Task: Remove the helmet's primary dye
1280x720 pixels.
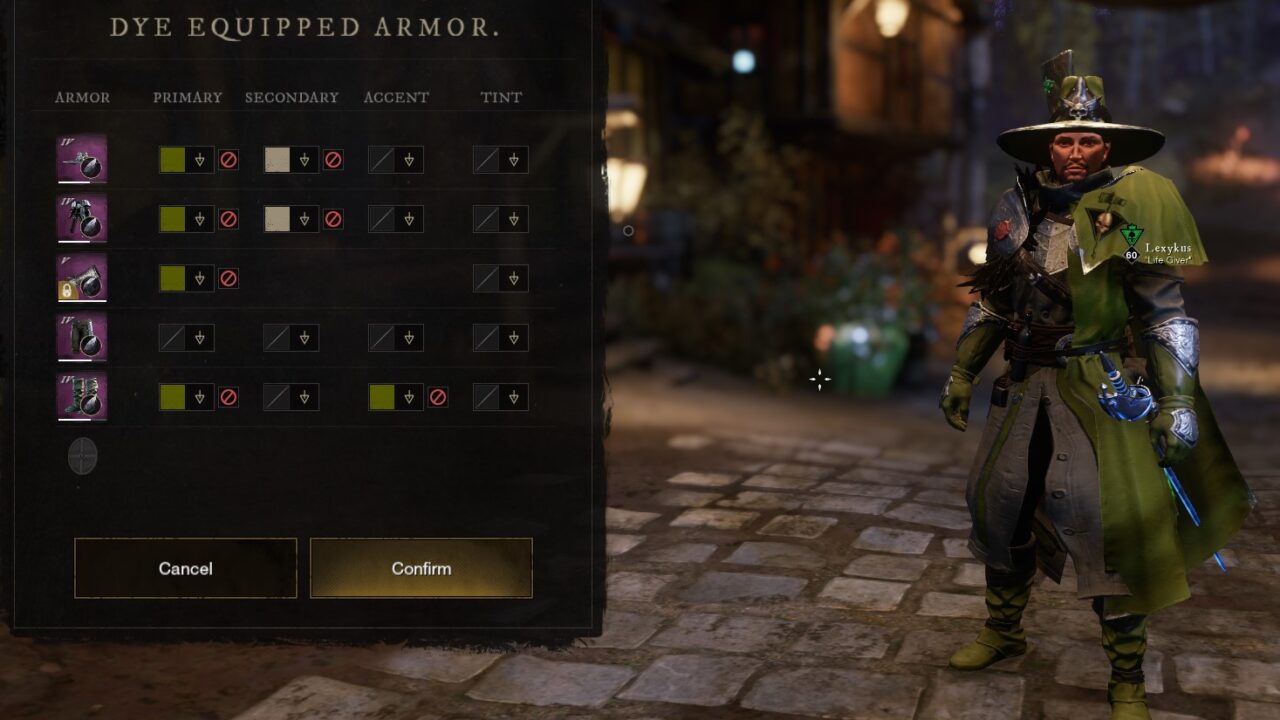Action: pos(228,160)
